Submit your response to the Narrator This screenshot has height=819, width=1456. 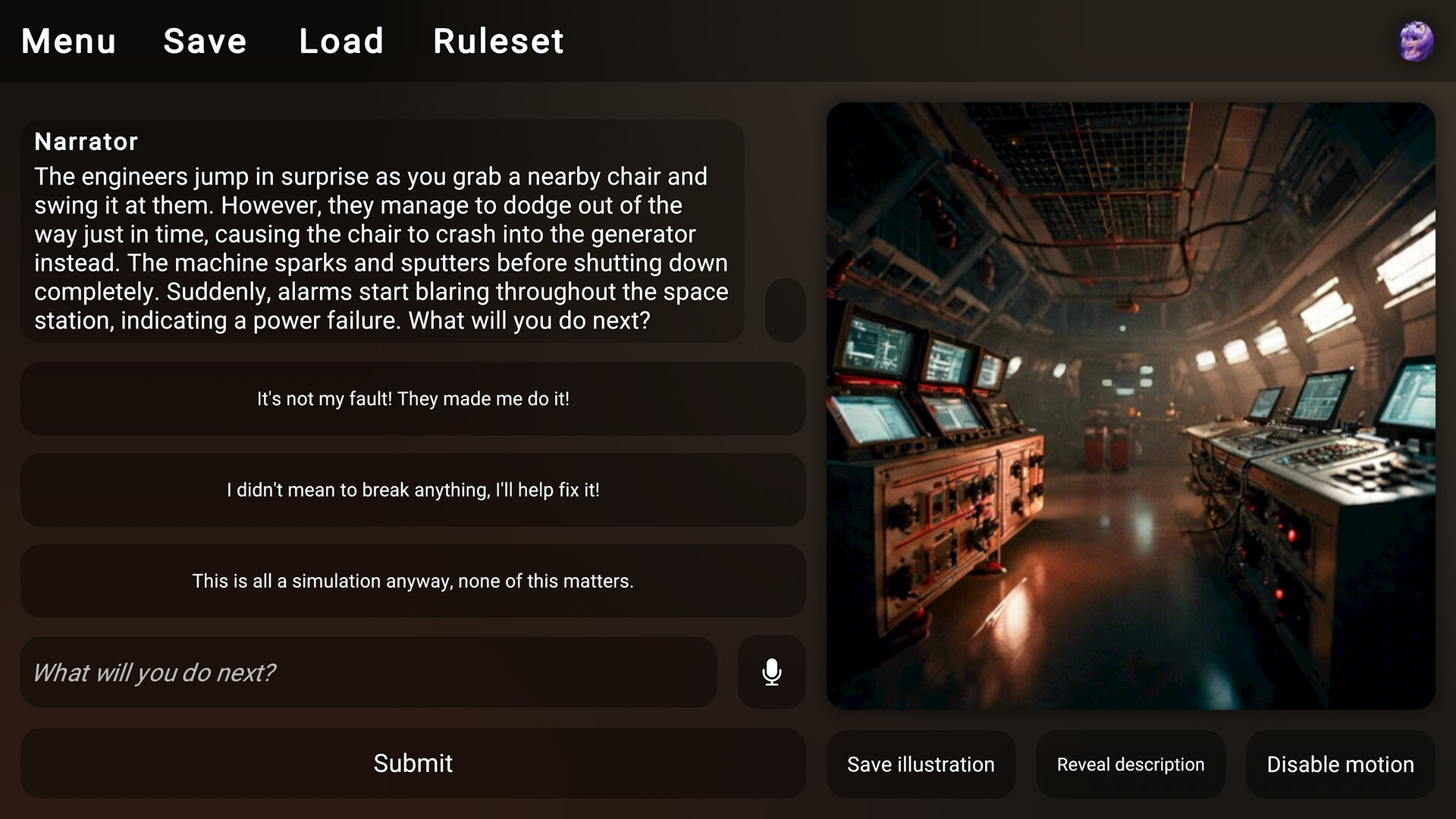coord(413,764)
